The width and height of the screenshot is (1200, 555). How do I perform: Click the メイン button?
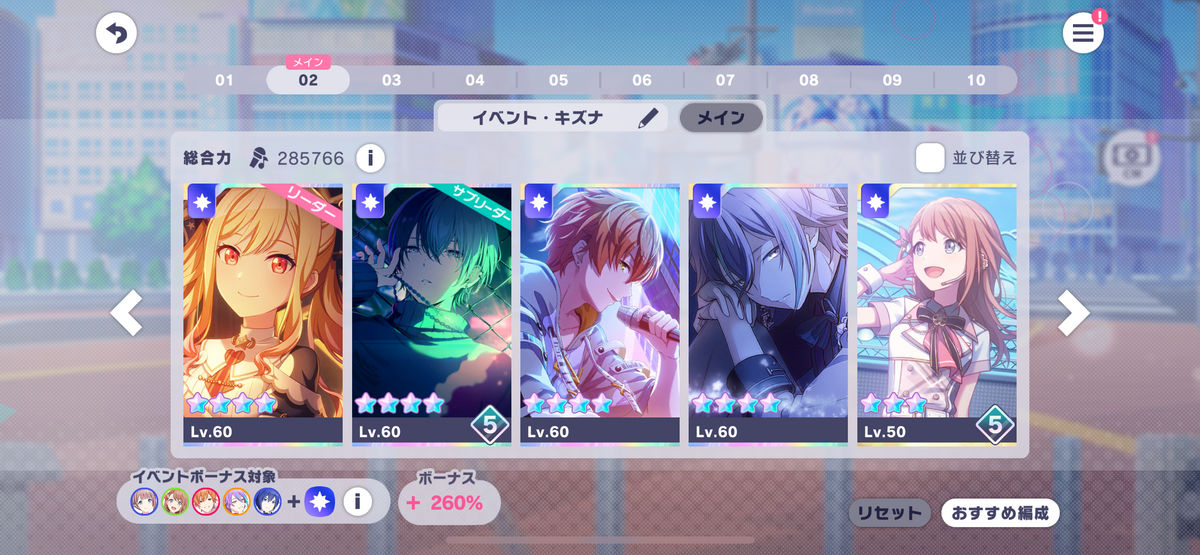[720, 118]
